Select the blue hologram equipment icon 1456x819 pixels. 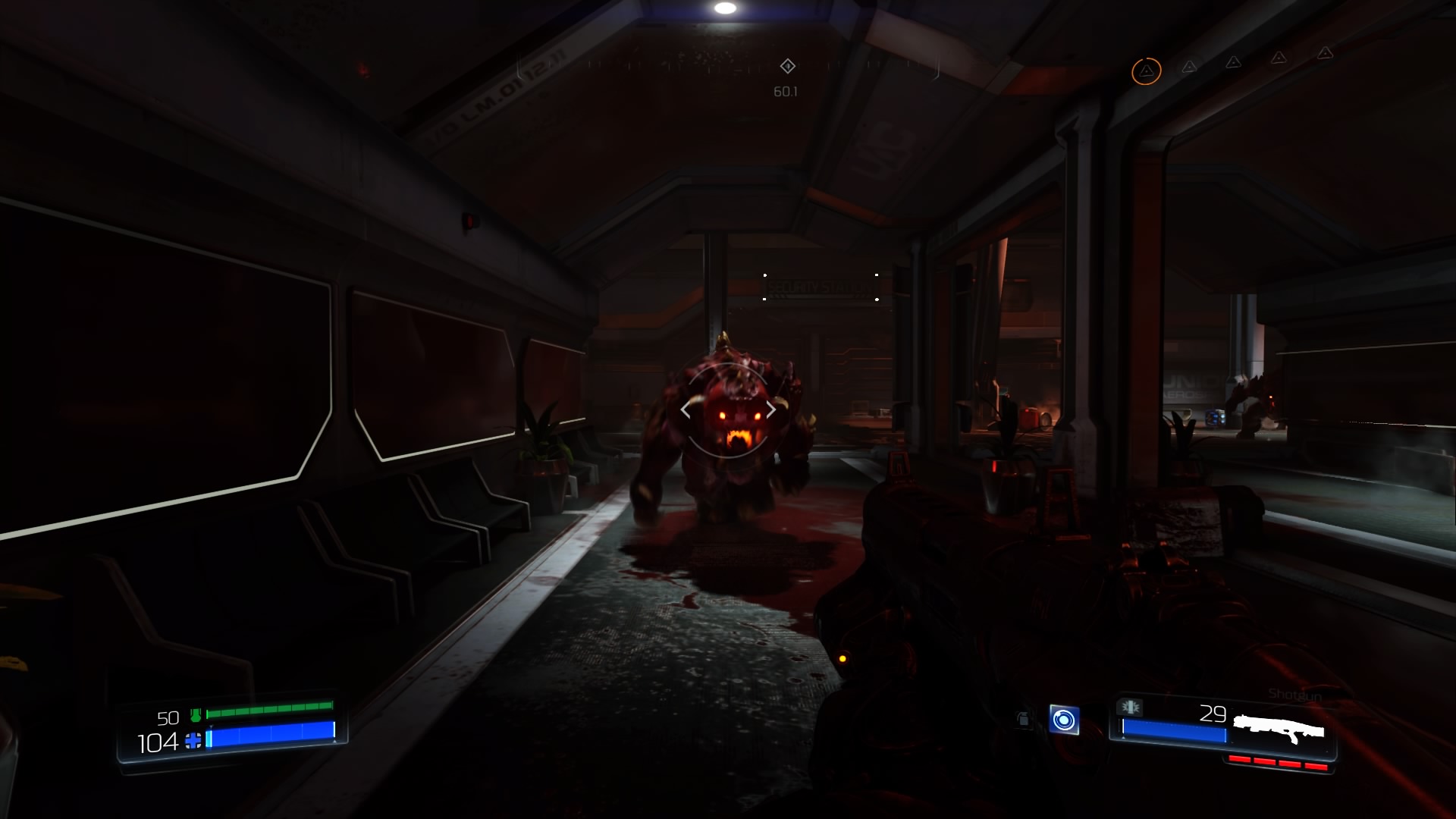point(1063,719)
